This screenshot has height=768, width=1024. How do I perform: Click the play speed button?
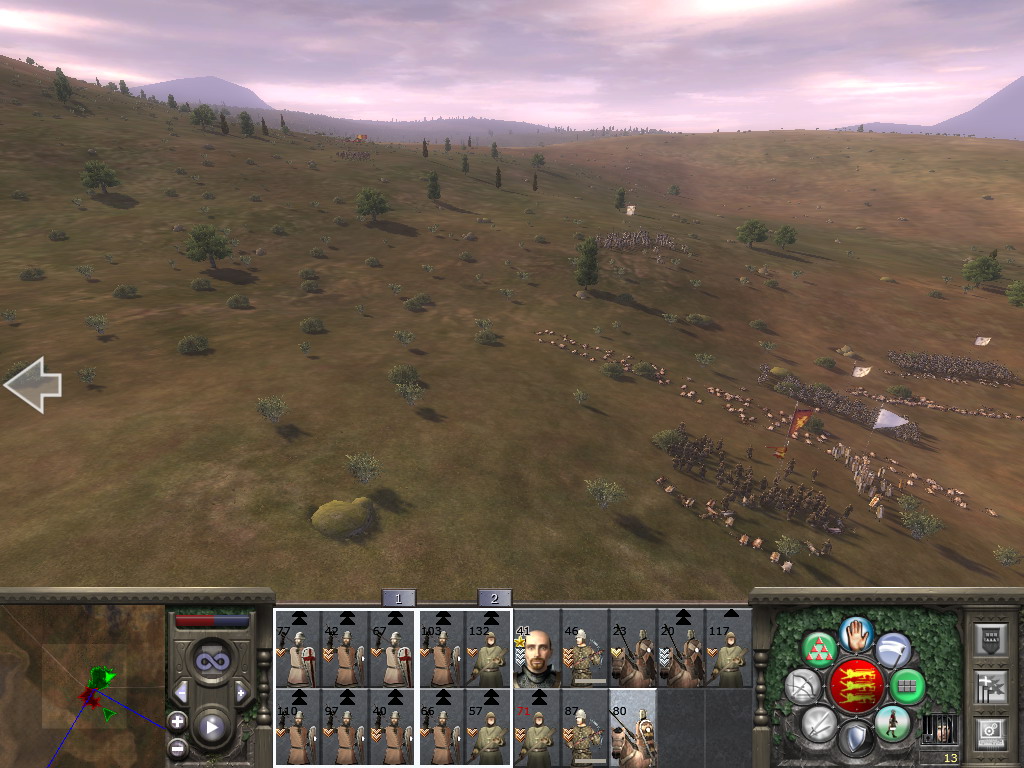coord(211,727)
